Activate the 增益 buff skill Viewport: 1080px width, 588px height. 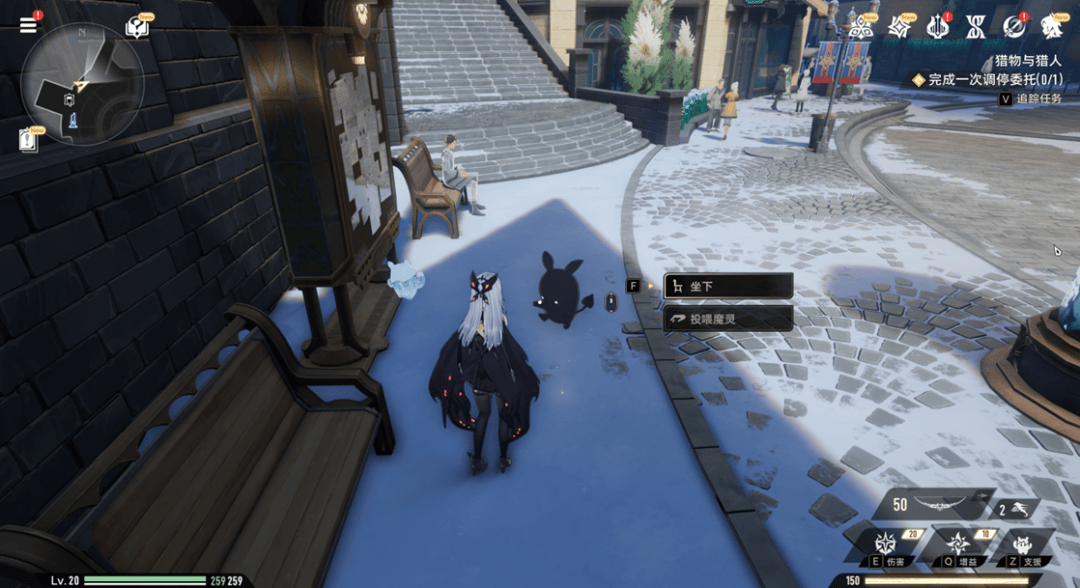coord(957,545)
